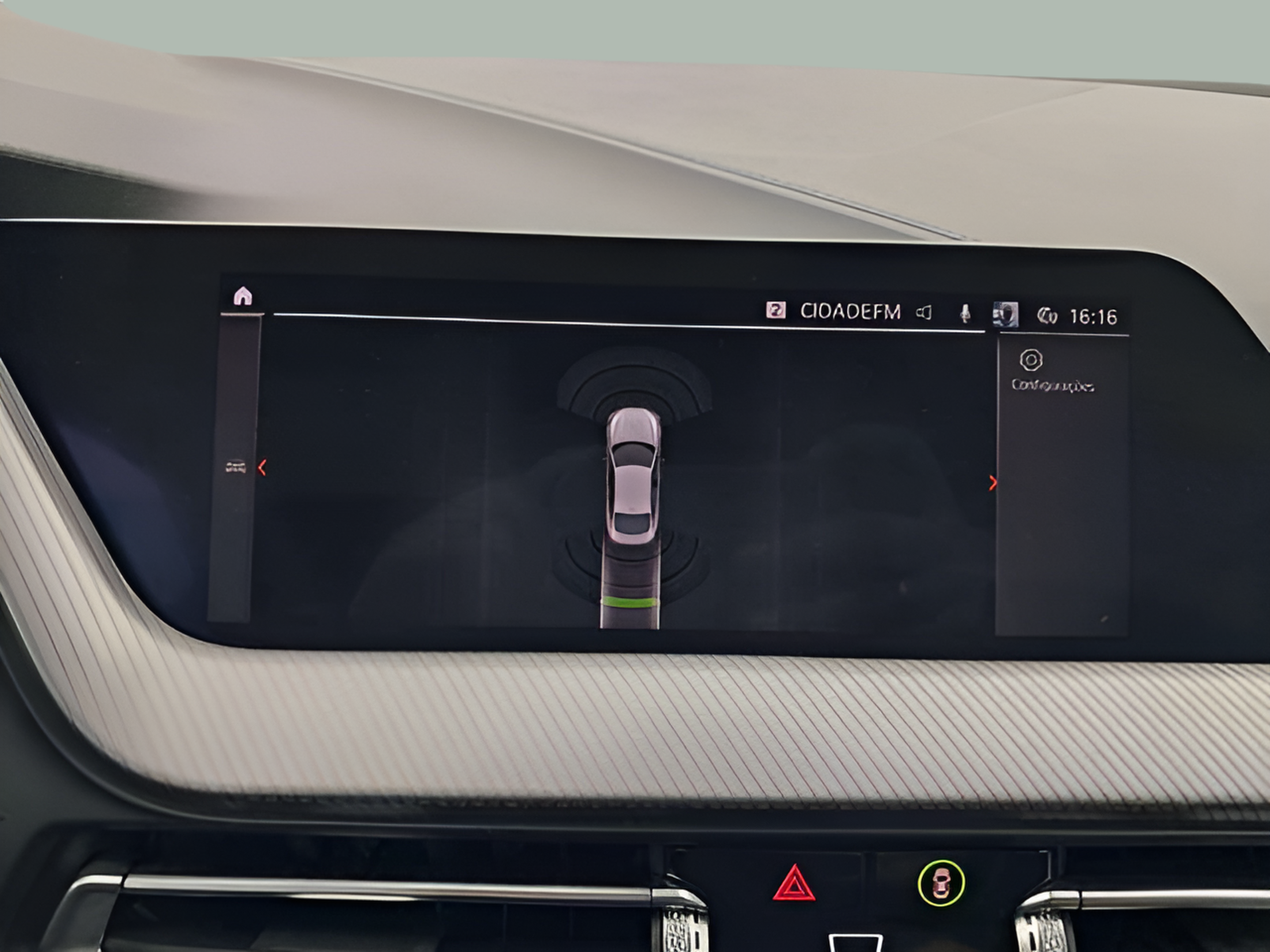Select the CIDADEFM radio station label
Viewport: 1270px width, 952px height.
coord(850,312)
